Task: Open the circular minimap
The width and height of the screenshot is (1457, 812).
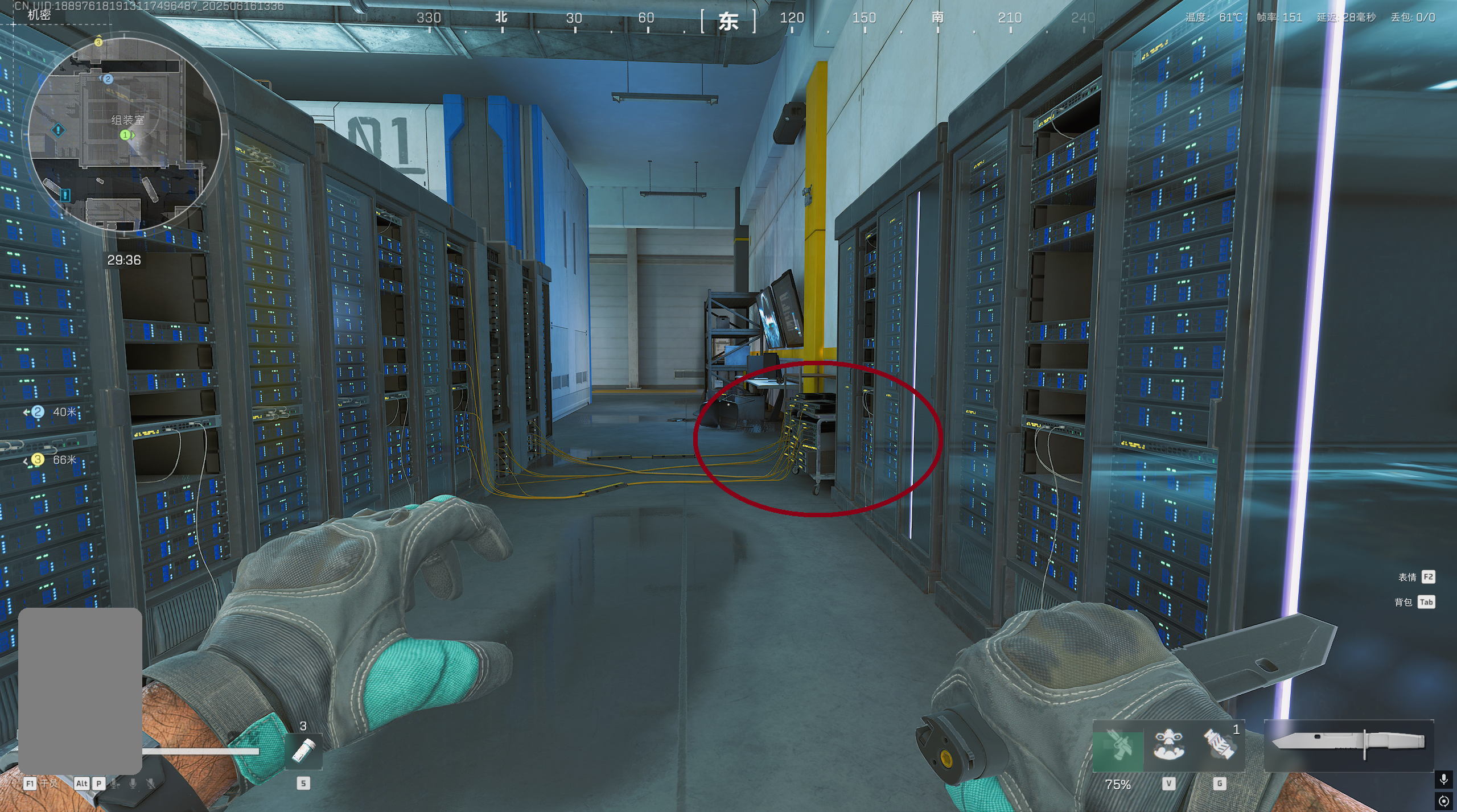Action: pyautogui.click(x=124, y=135)
